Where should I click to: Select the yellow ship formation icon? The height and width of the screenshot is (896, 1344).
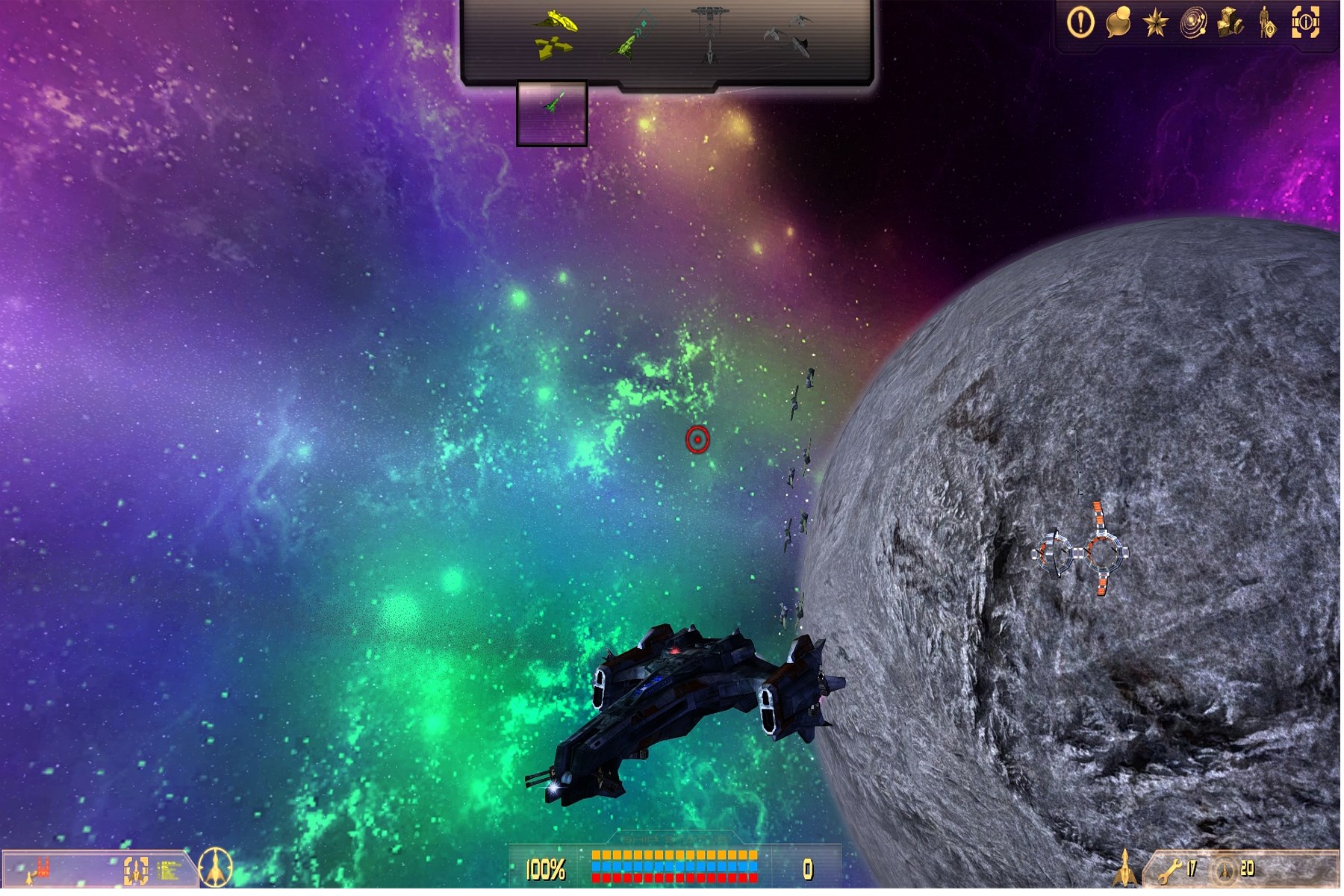point(556,20)
